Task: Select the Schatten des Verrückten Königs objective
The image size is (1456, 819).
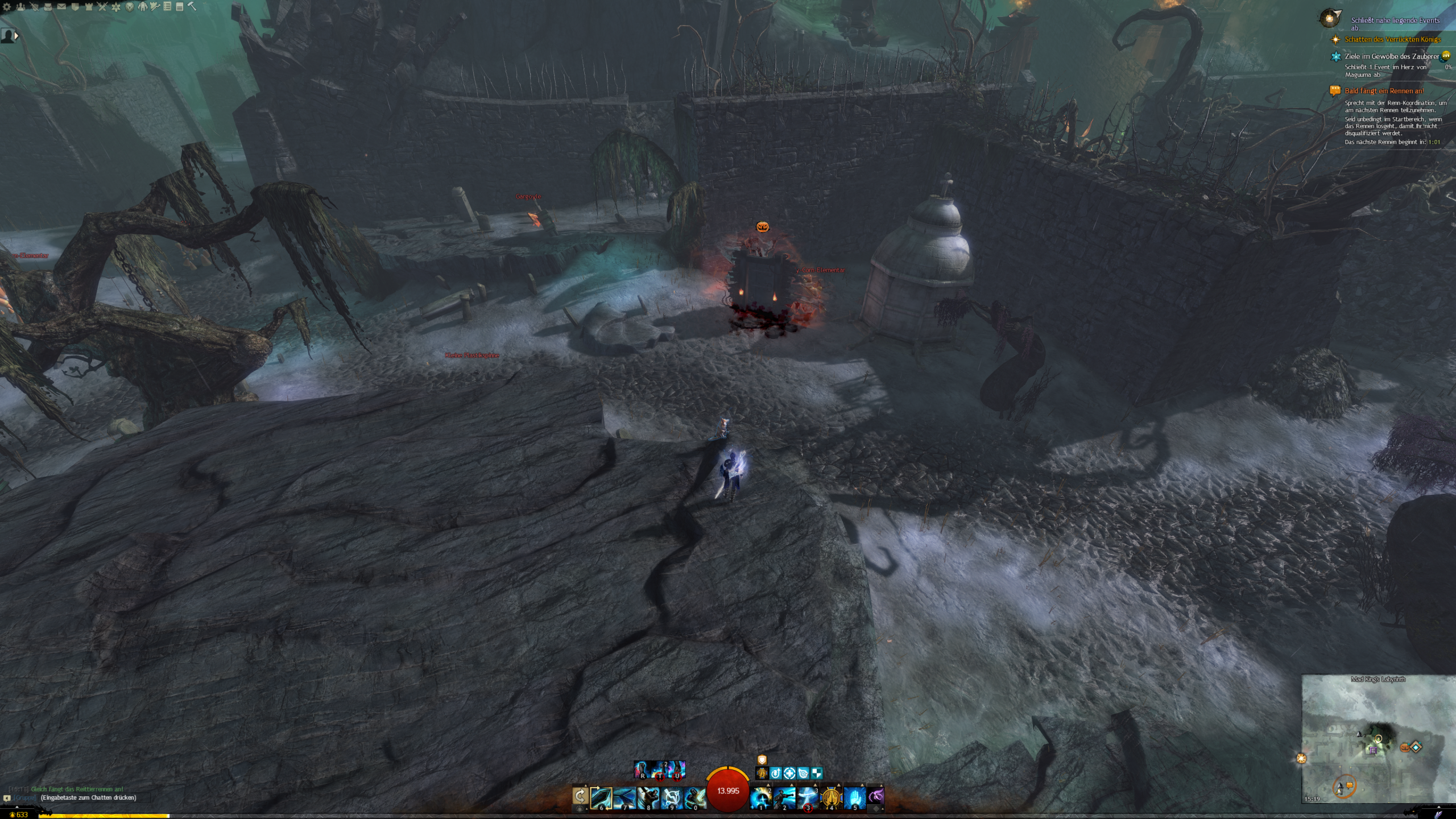Action: point(1392,39)
